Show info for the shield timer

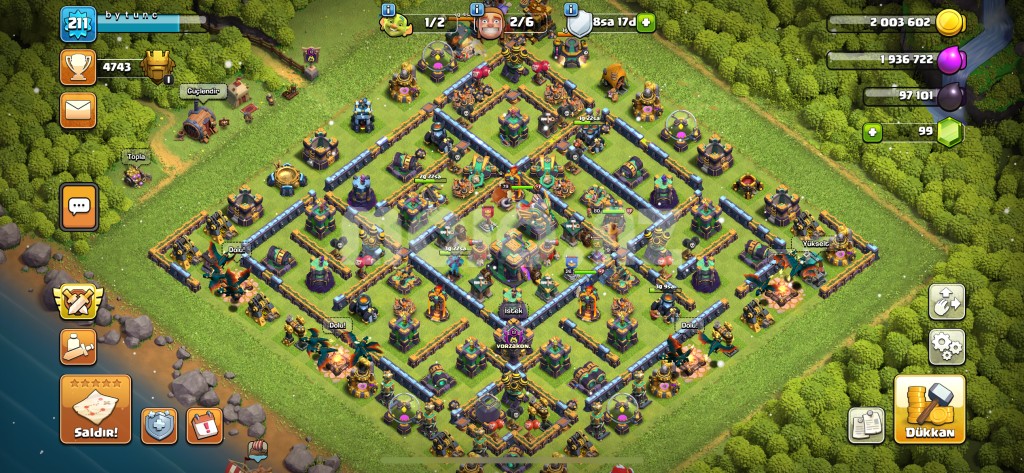pyautogui.click(x=572, y=11)
